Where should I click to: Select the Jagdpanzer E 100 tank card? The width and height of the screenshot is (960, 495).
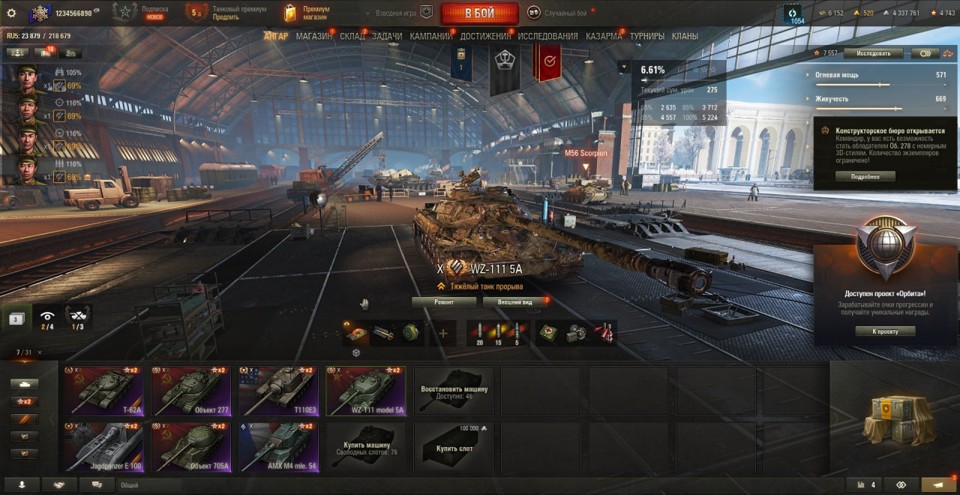tap(104, 445)
